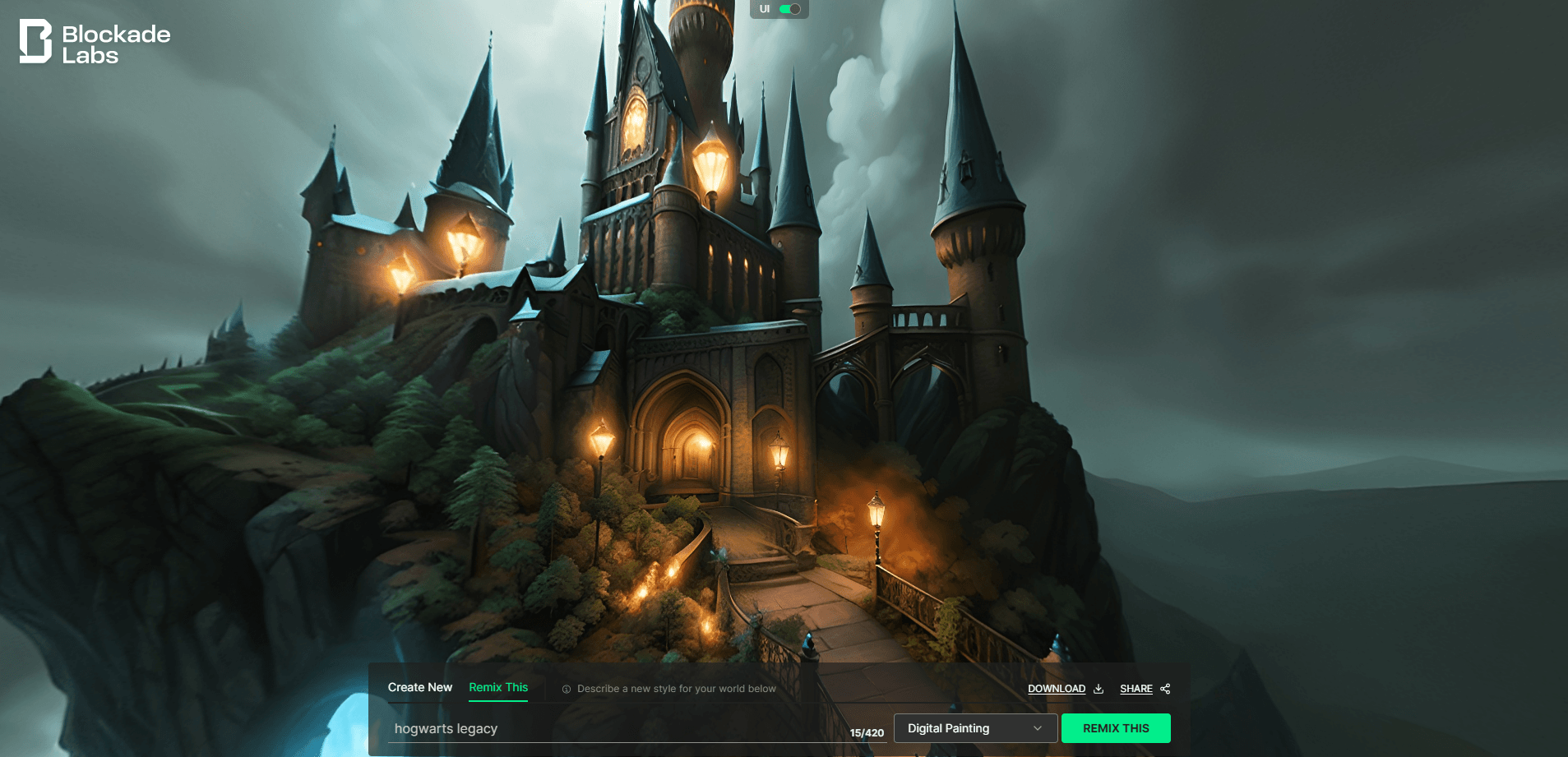Switch to the Create New tab
Image resolution: width=1568 pixels, height=757 pixels.
[419, 687]
